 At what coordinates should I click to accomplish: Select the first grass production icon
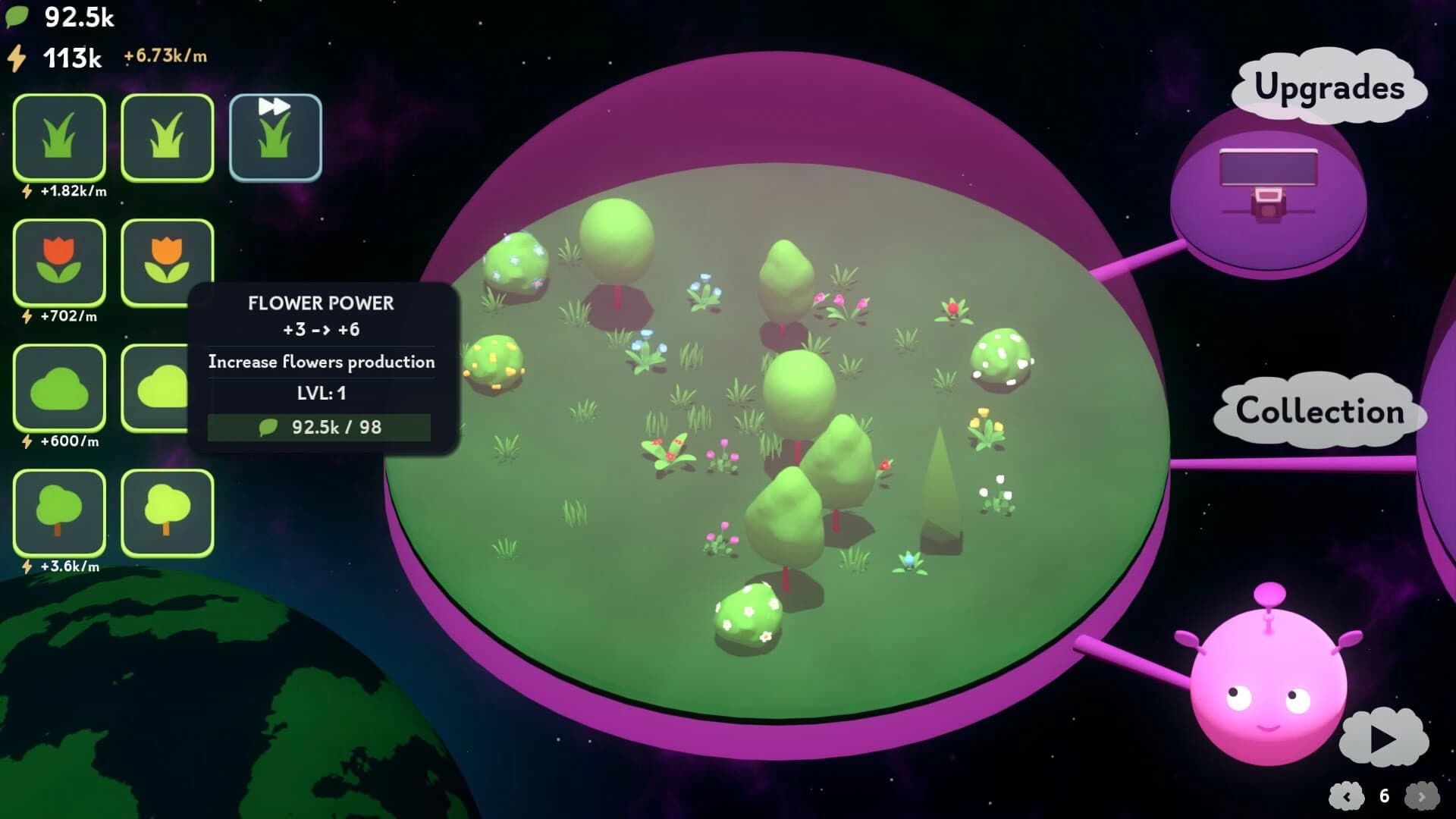click(x=59, y=138)
